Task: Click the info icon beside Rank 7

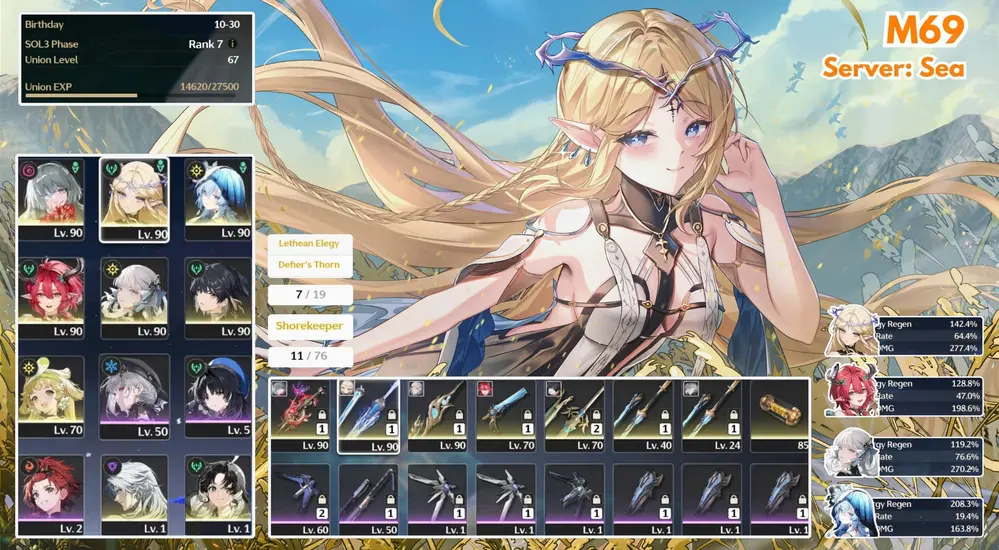Action: click(x=233, y=44)
